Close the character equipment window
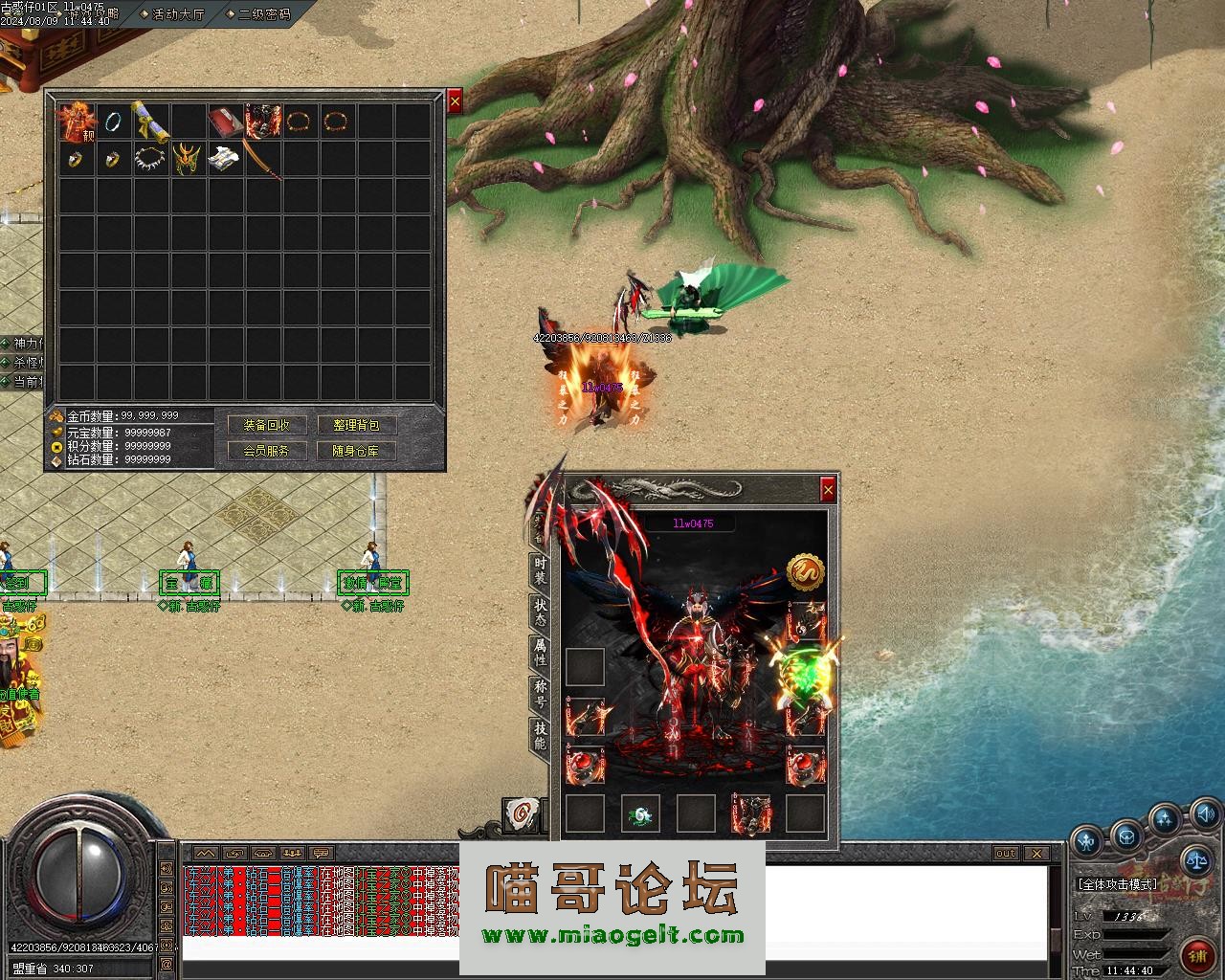1225x980 pixels. click(x=828, y=490)
